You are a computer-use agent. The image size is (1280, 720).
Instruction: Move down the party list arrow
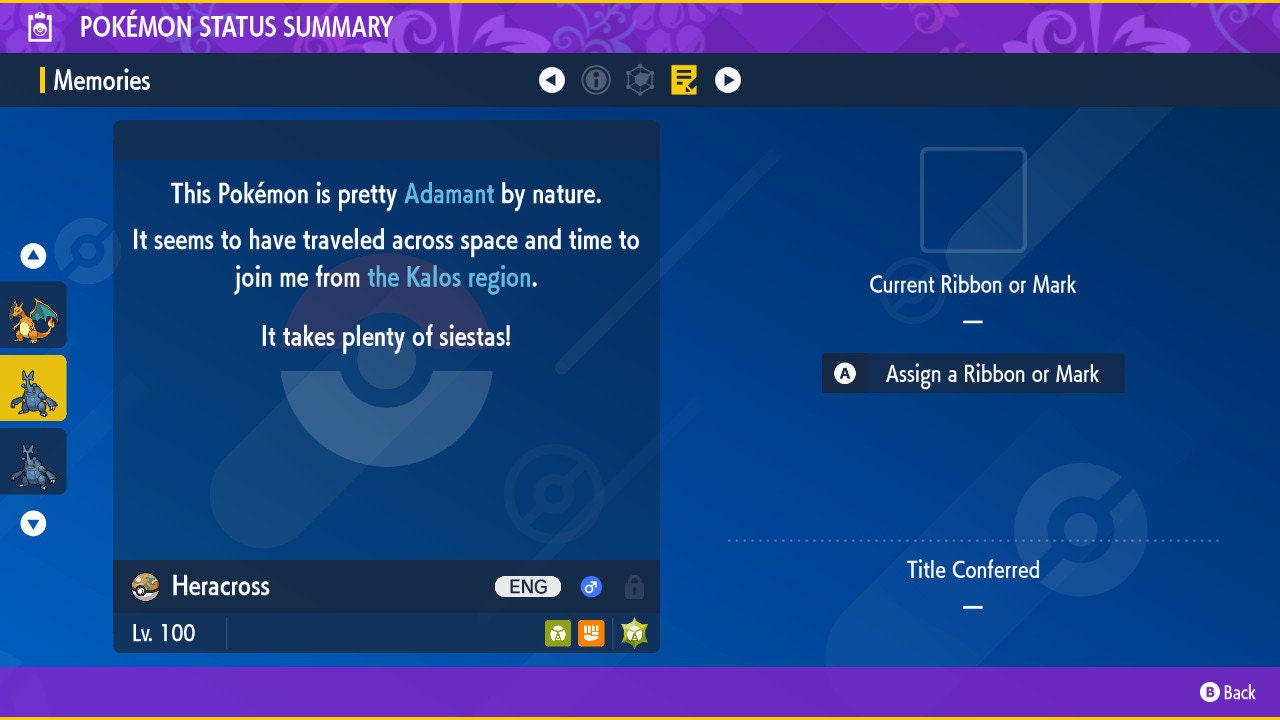(x=34, y=523)
